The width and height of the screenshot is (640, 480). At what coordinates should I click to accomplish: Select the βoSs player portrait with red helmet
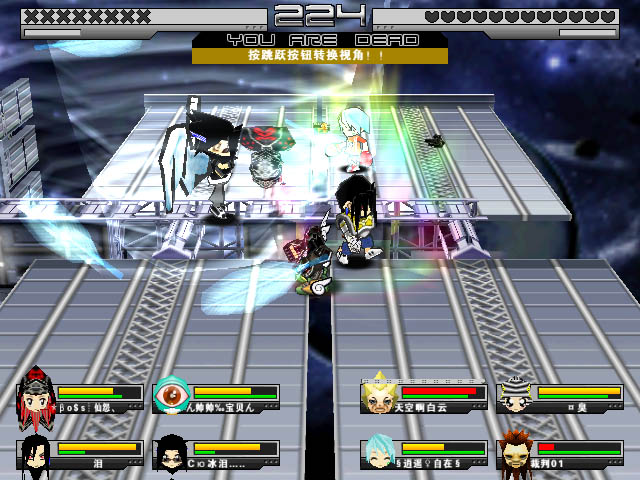point(36,397)
